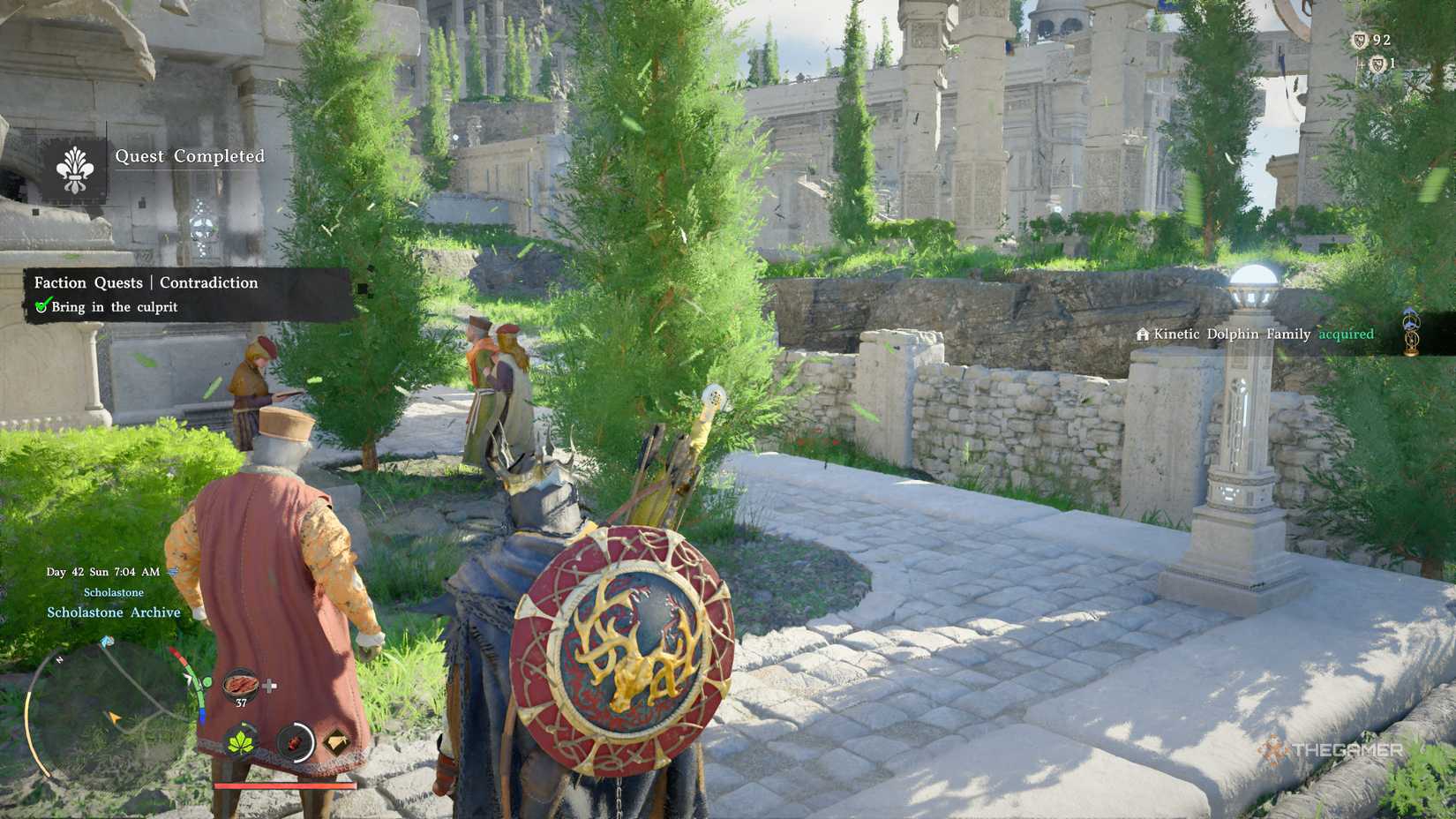Image resolution: width=1456 pixels, height=819 pixels.
Task: Select the Scholastone location label
Action: click(114, 592)
